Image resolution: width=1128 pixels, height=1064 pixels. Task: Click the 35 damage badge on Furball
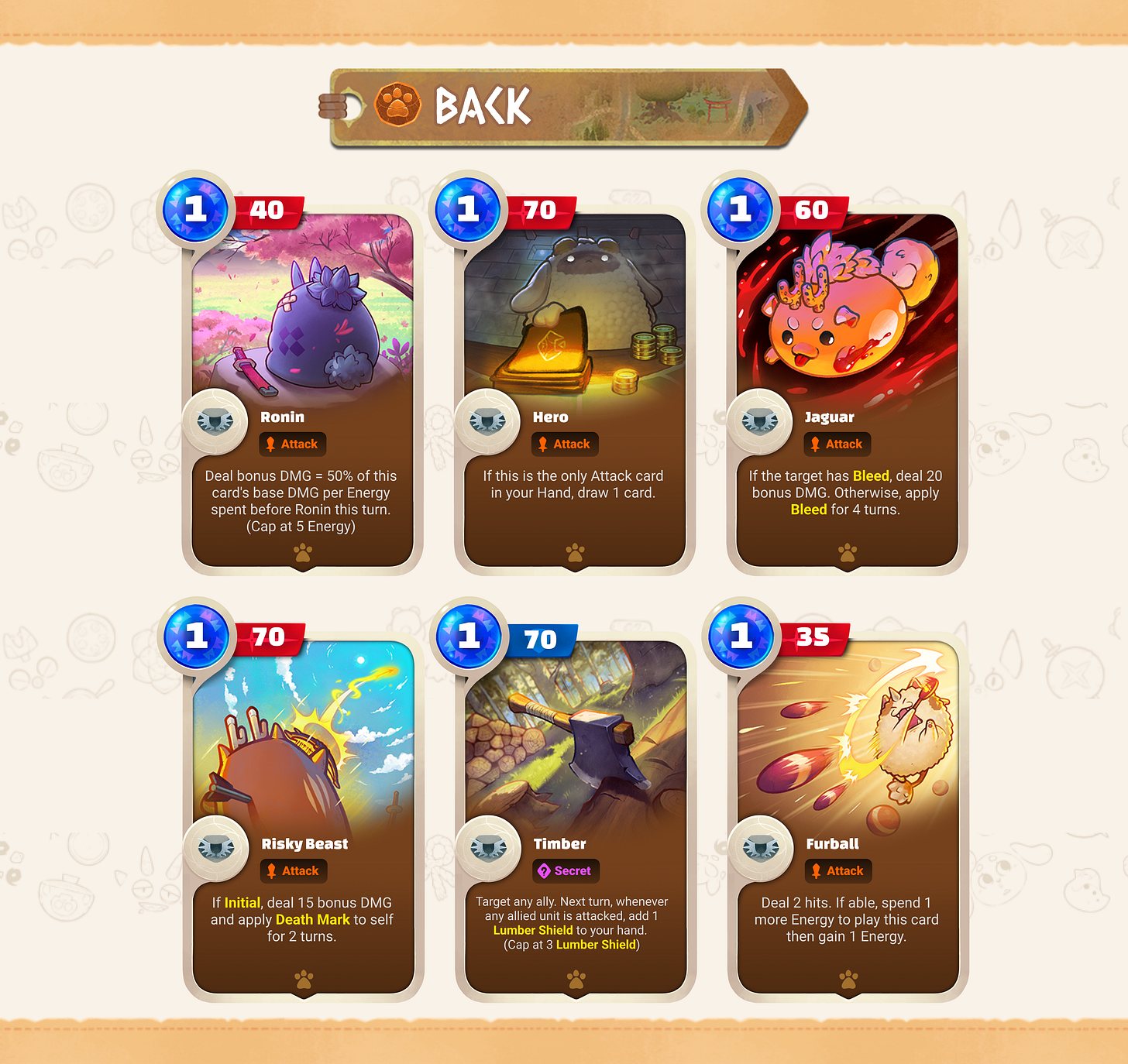[x=815, y=637]
